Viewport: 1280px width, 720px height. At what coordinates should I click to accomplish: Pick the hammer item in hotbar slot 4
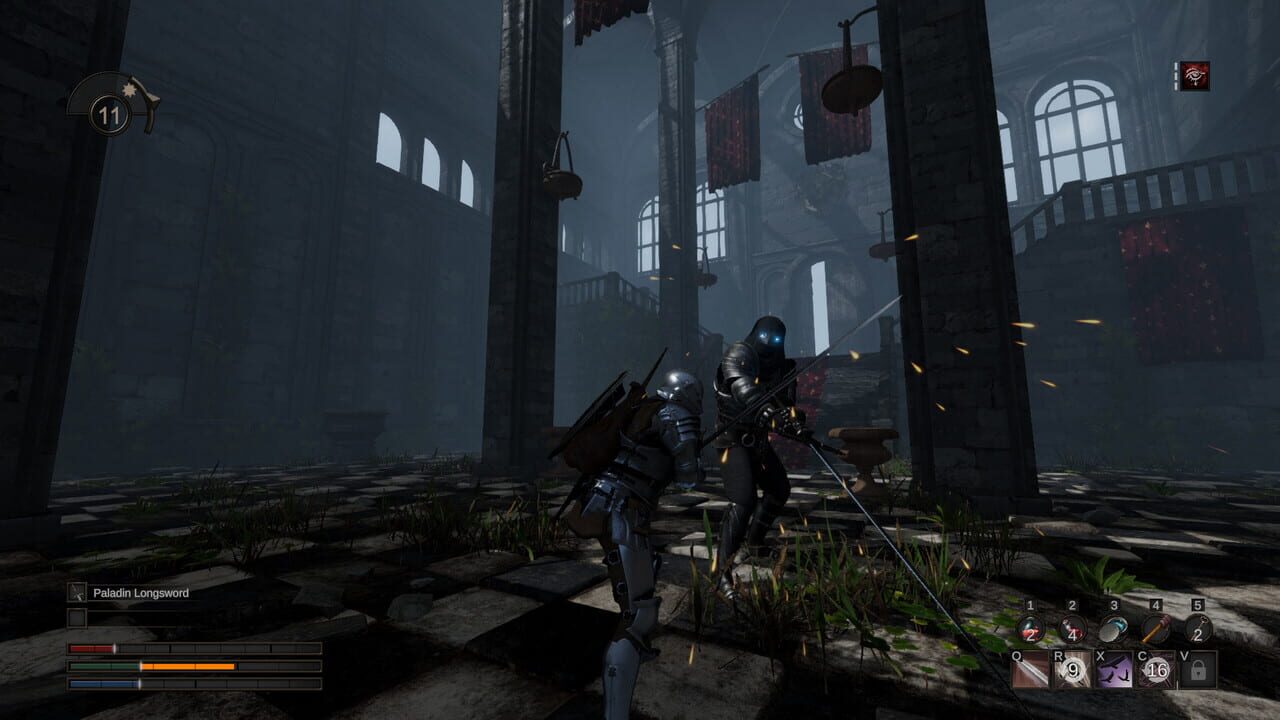[x=1155, y=630]
